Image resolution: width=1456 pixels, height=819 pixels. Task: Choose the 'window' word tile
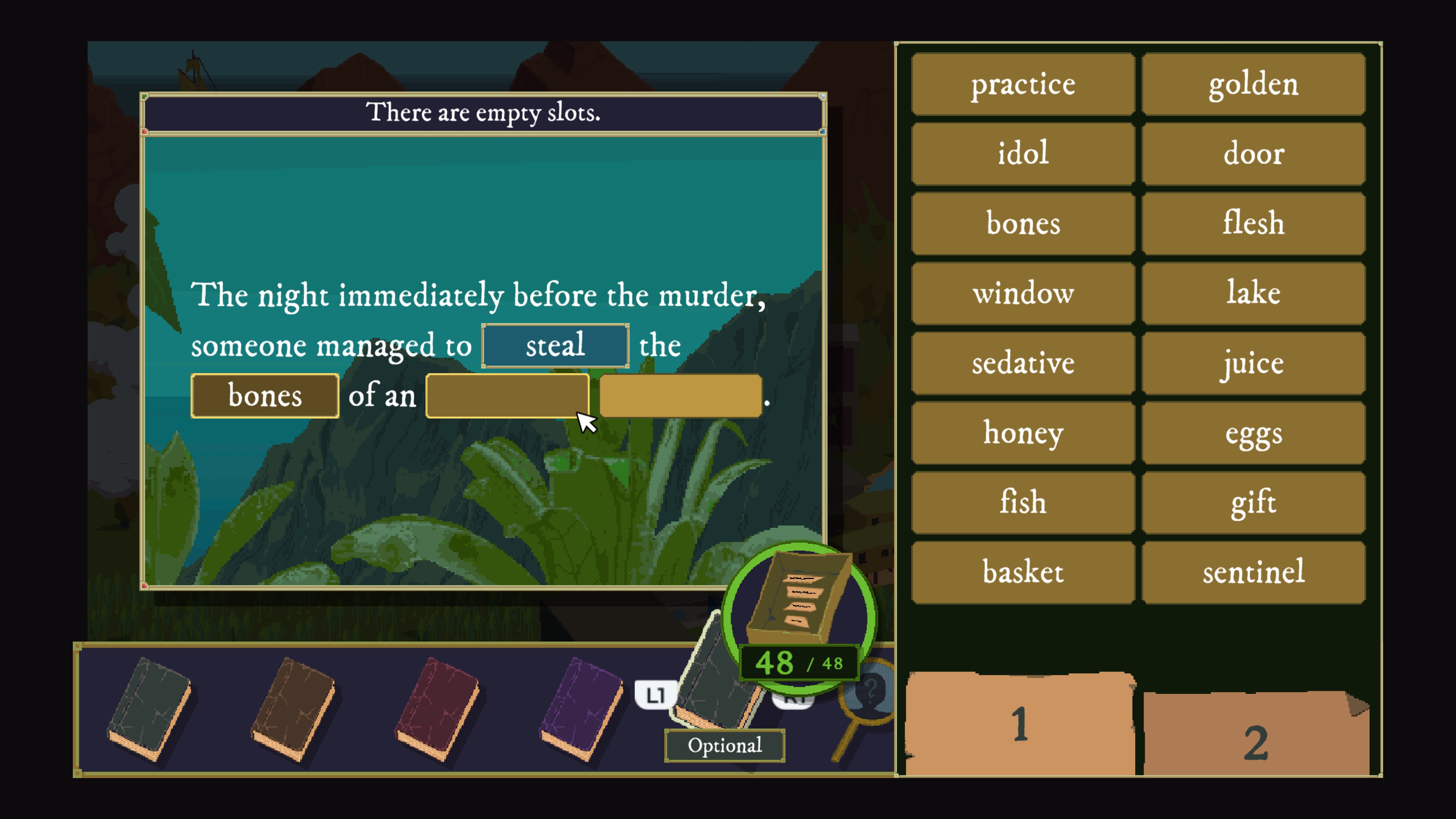click(1023, 293)
